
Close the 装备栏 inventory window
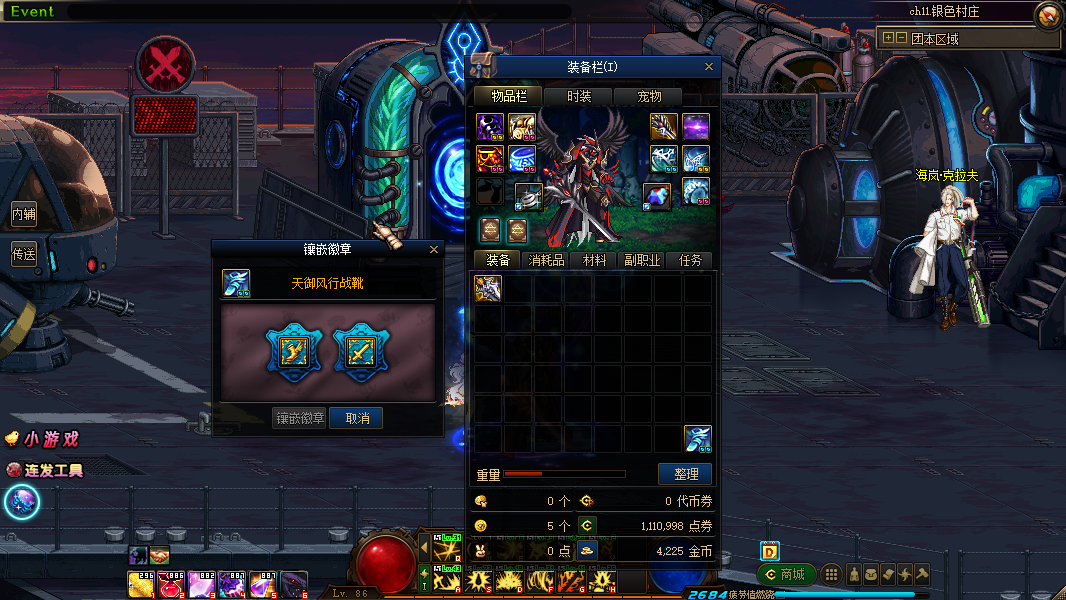pos(709,67)
